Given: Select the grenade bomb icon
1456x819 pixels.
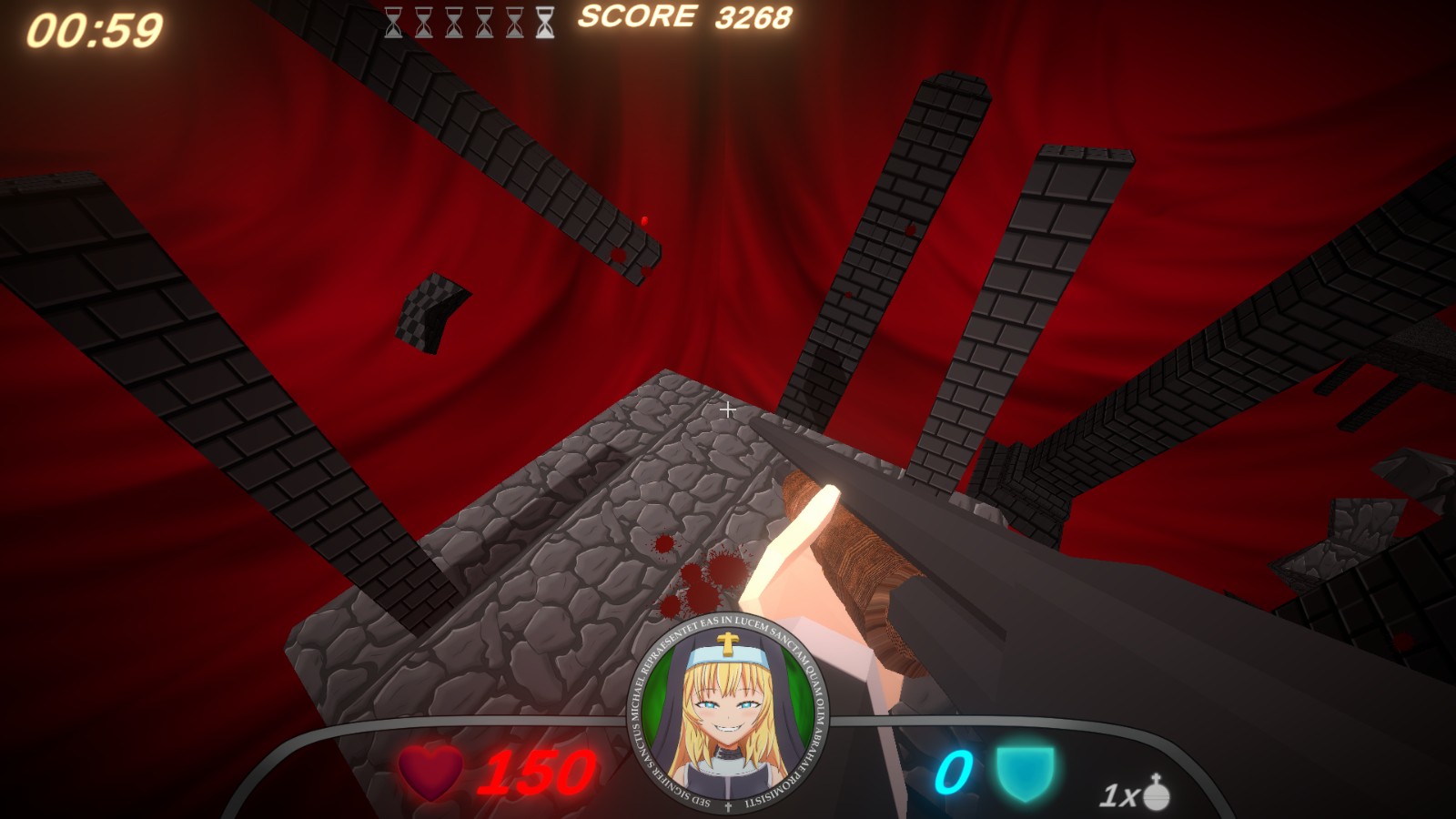Looking at the screenshot, I should tap(1156, 793).
